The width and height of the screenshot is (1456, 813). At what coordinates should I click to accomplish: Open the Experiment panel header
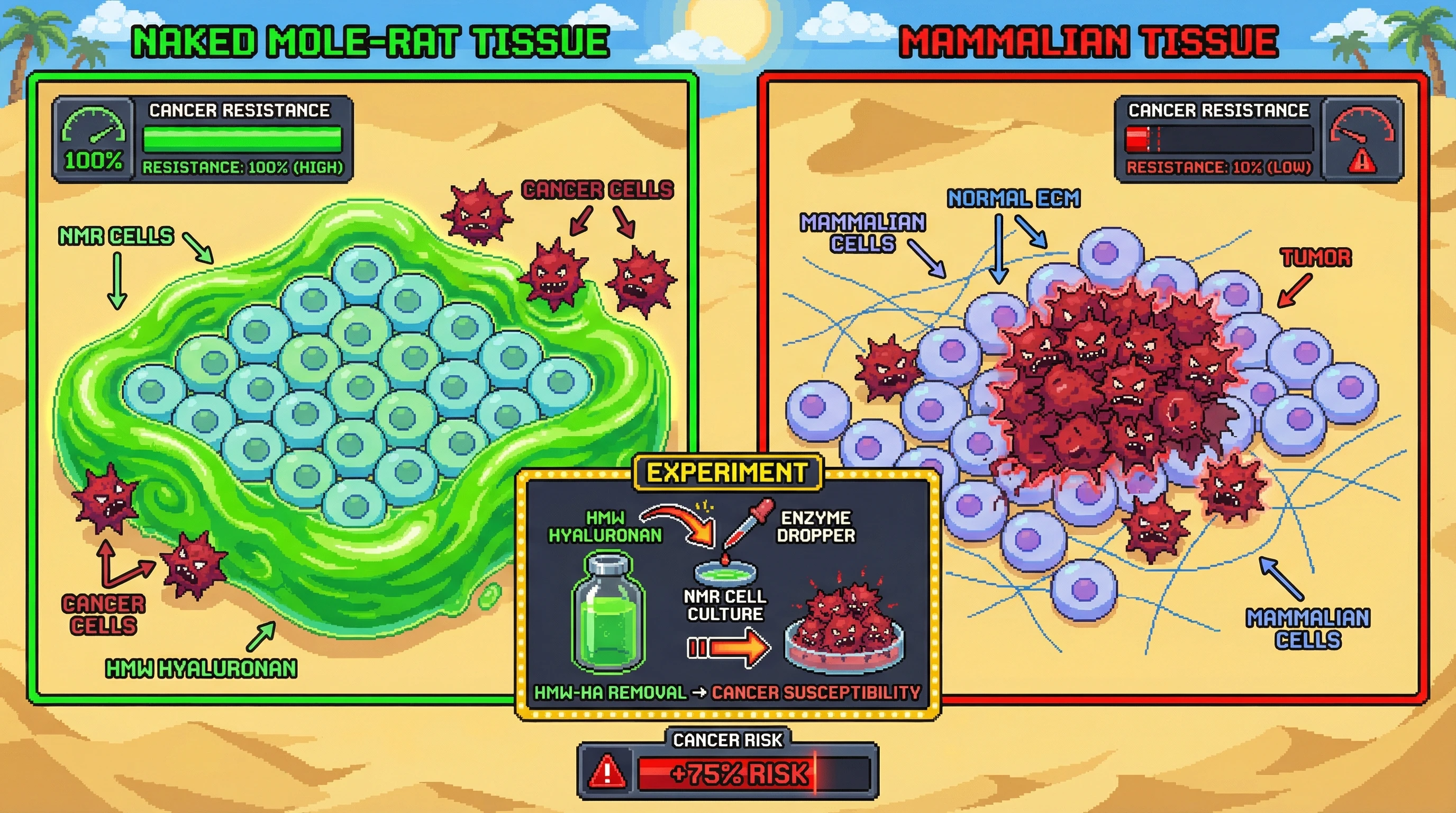pos(727,473)
